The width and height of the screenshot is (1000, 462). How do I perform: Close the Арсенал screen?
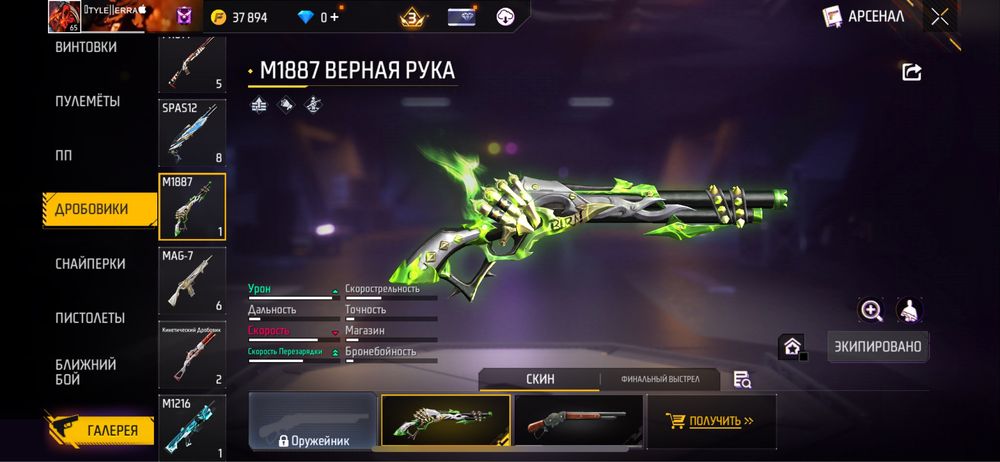click(x=940, y=16)
